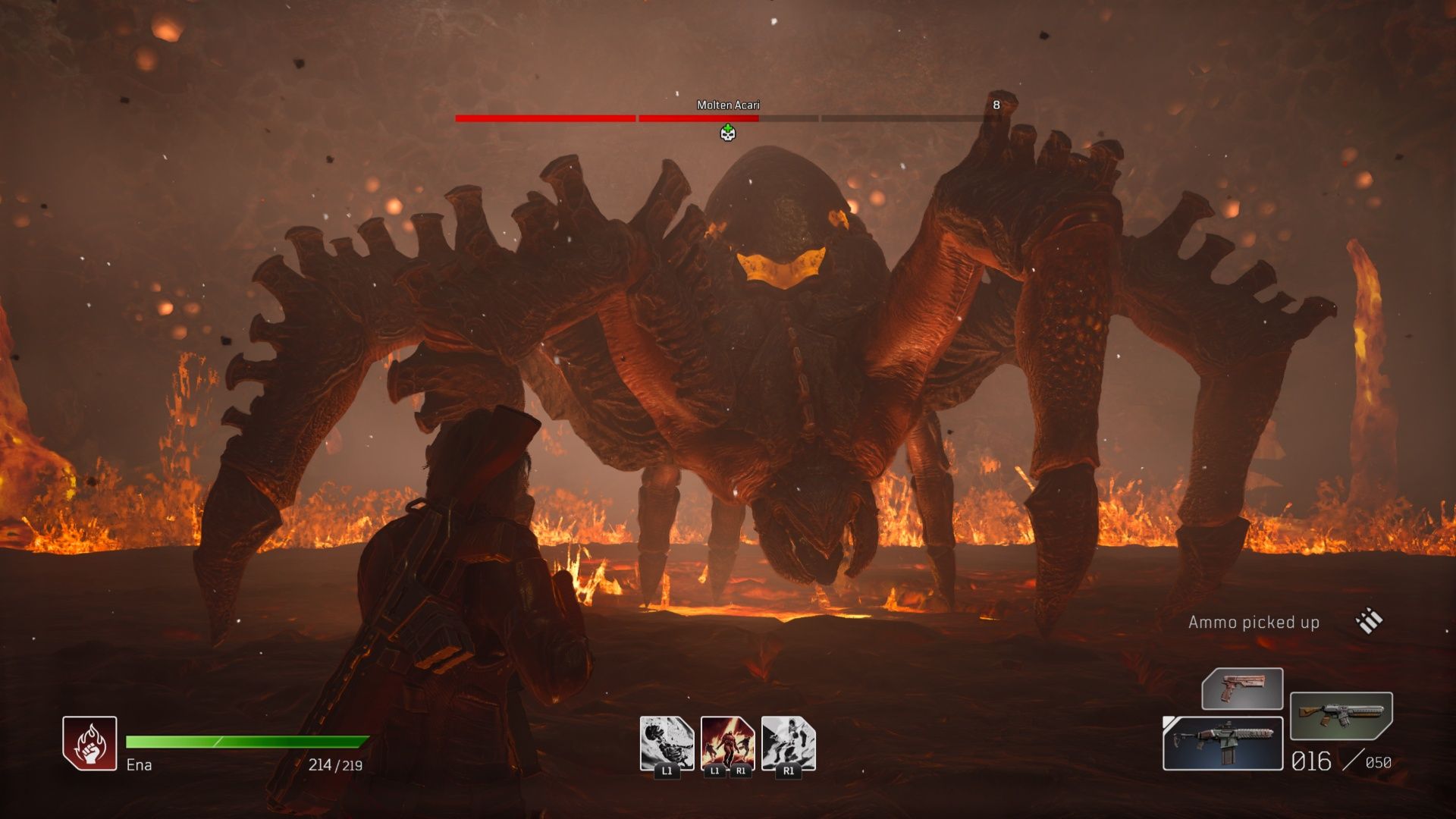Screen dimensions: 1456x819
Task: Switch to the pistol sidearm slot
Action: (1242, 689)
